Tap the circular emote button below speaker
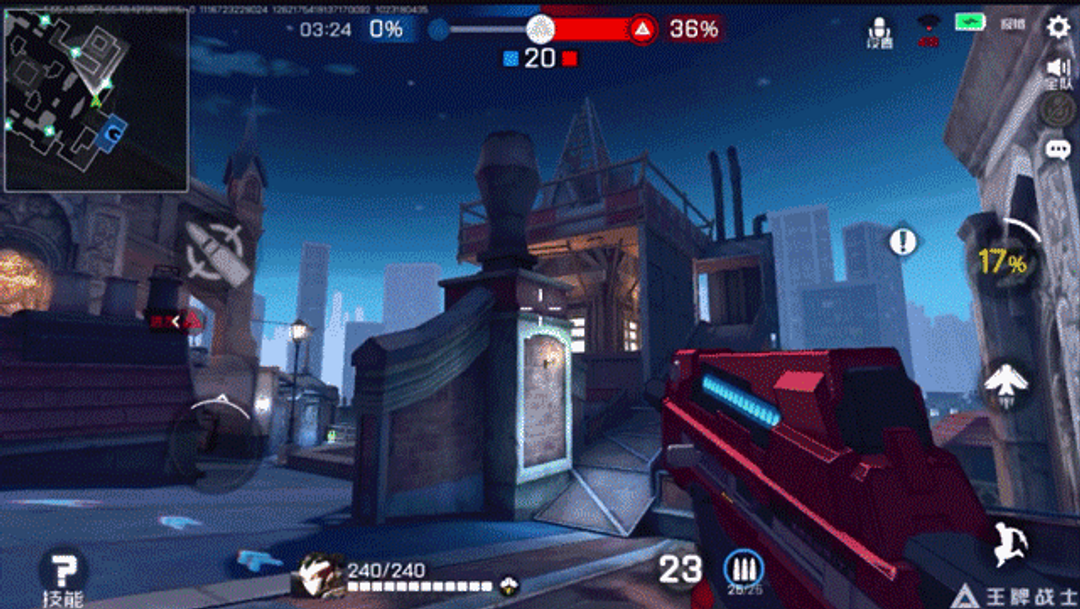1080x609 pixels. 1057,109
